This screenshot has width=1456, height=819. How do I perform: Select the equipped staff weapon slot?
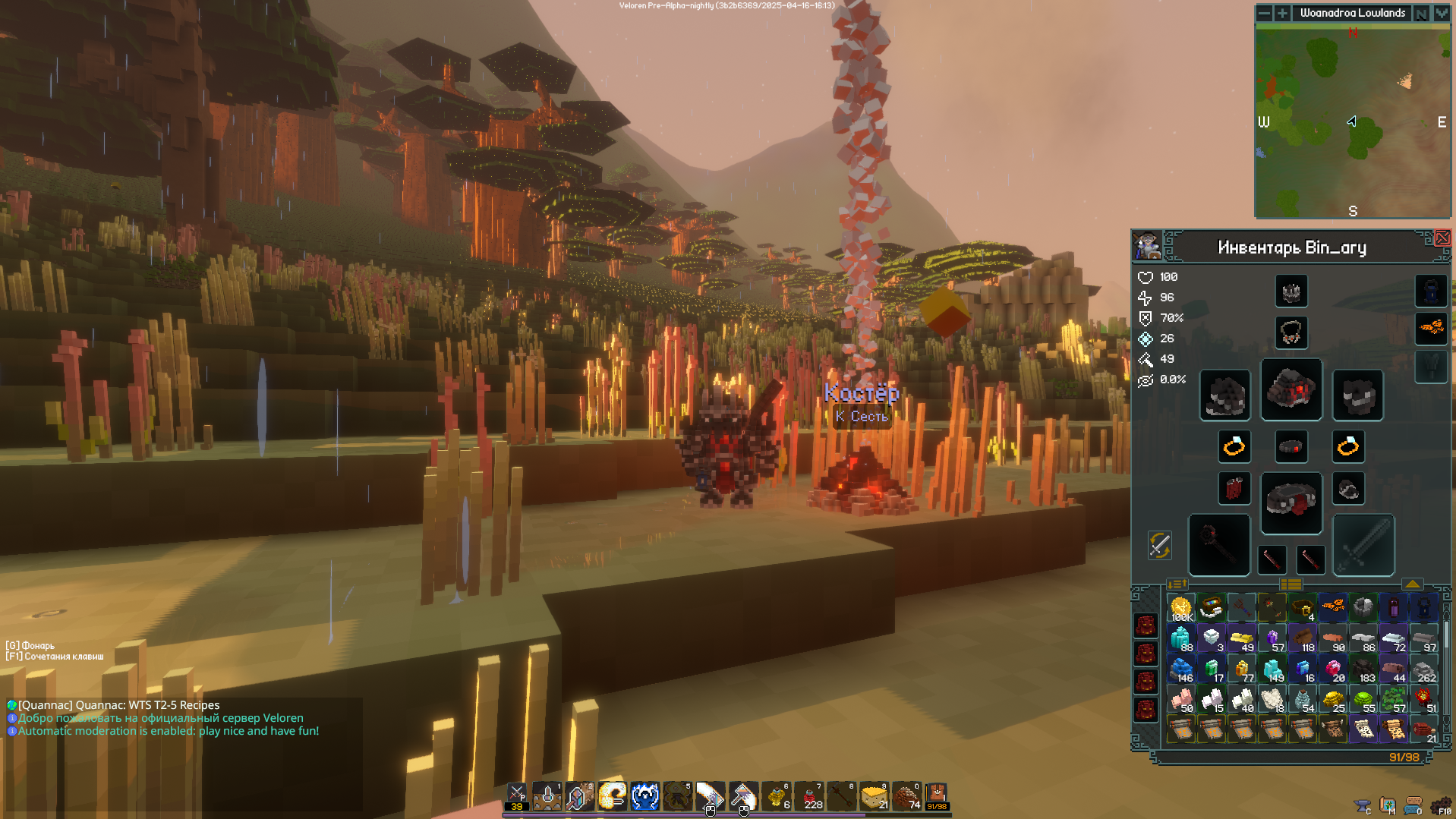coord(1218,544)
